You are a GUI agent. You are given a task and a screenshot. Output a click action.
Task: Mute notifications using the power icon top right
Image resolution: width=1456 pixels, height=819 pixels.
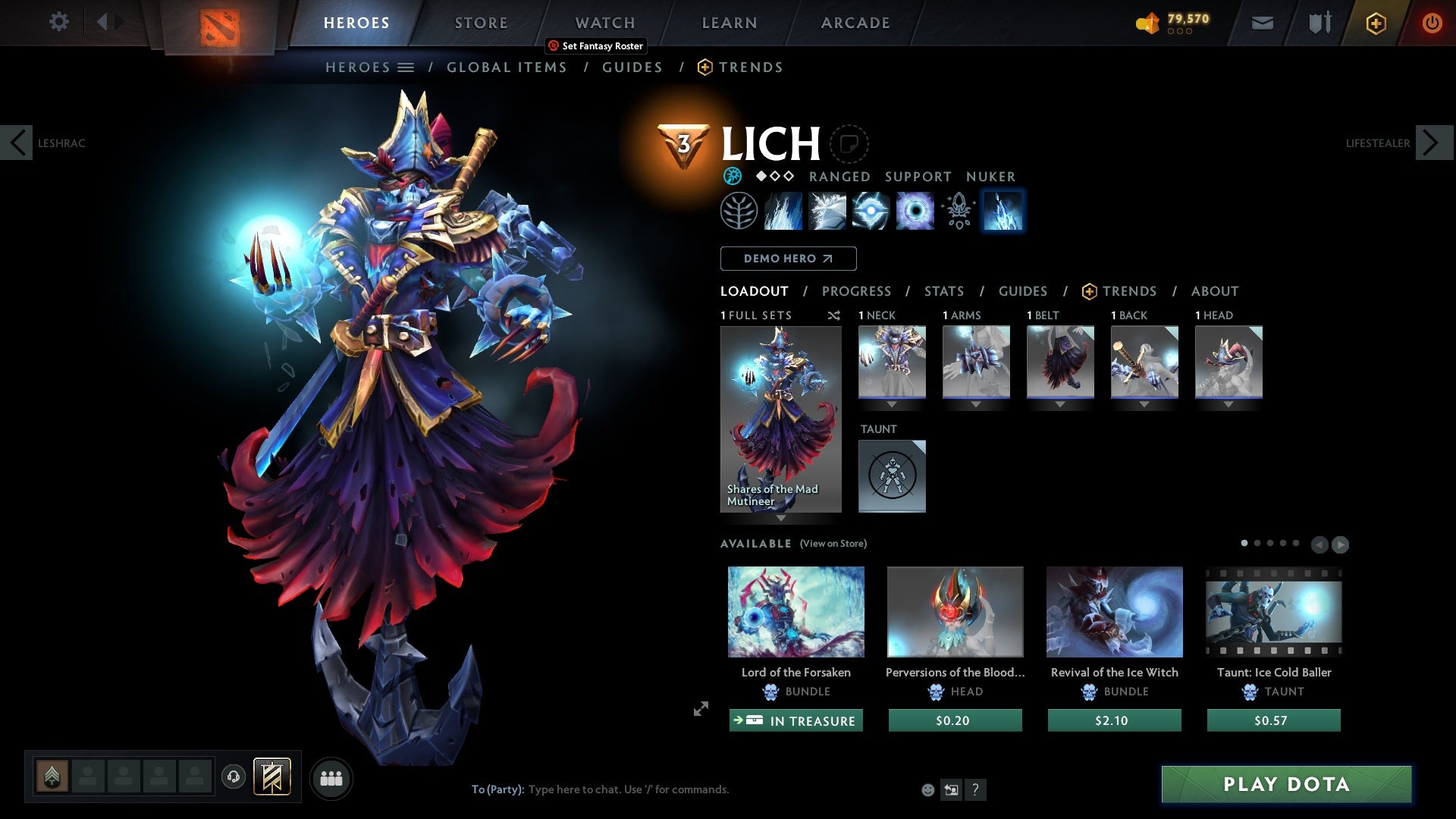pyautogui.click(x=1432, y=22)
